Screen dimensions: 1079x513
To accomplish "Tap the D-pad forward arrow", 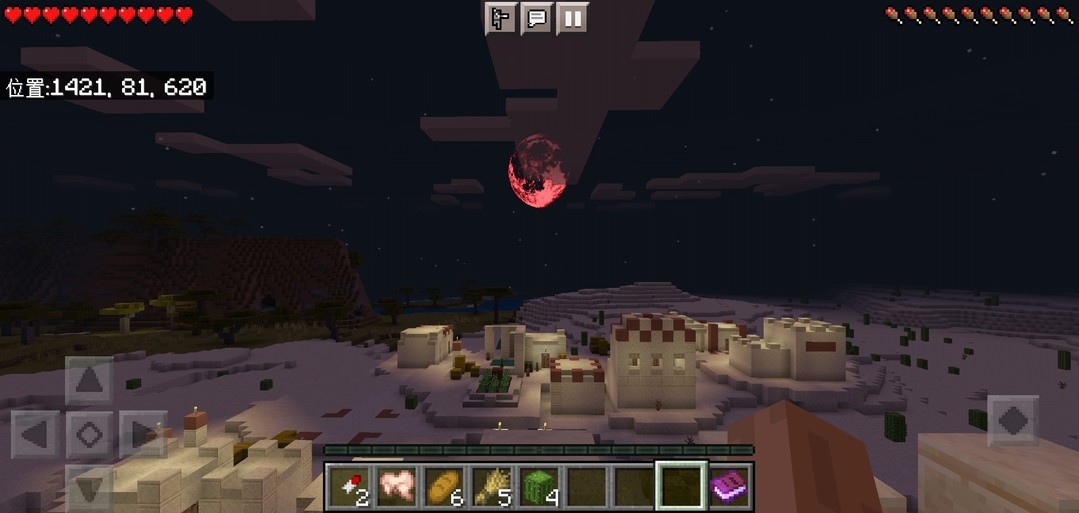I will (89, 381).
